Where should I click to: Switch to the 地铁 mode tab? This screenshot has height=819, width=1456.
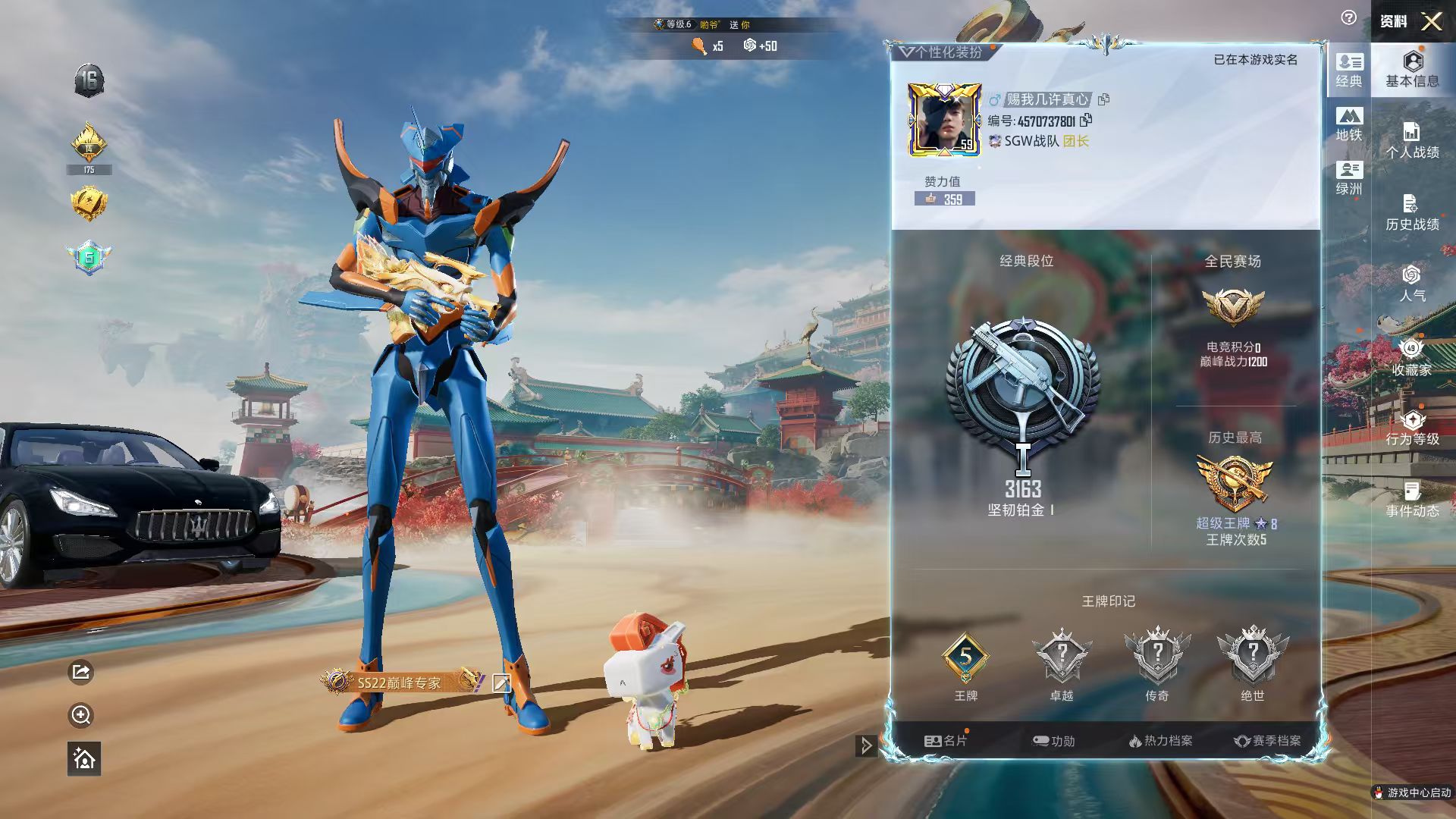tap(1349, 124)
